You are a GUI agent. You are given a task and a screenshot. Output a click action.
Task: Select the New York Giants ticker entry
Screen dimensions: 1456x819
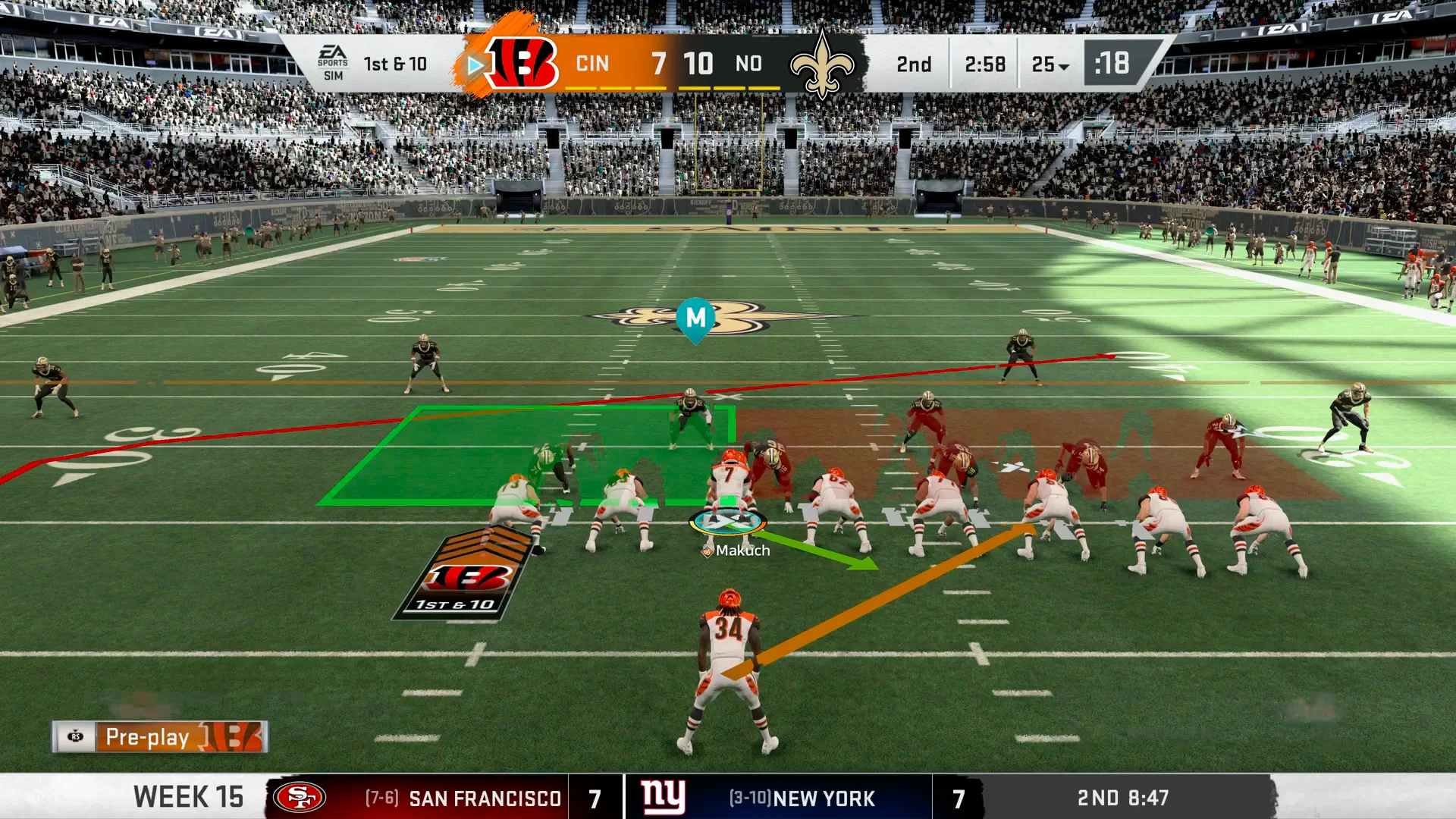[x=778, y=798]
